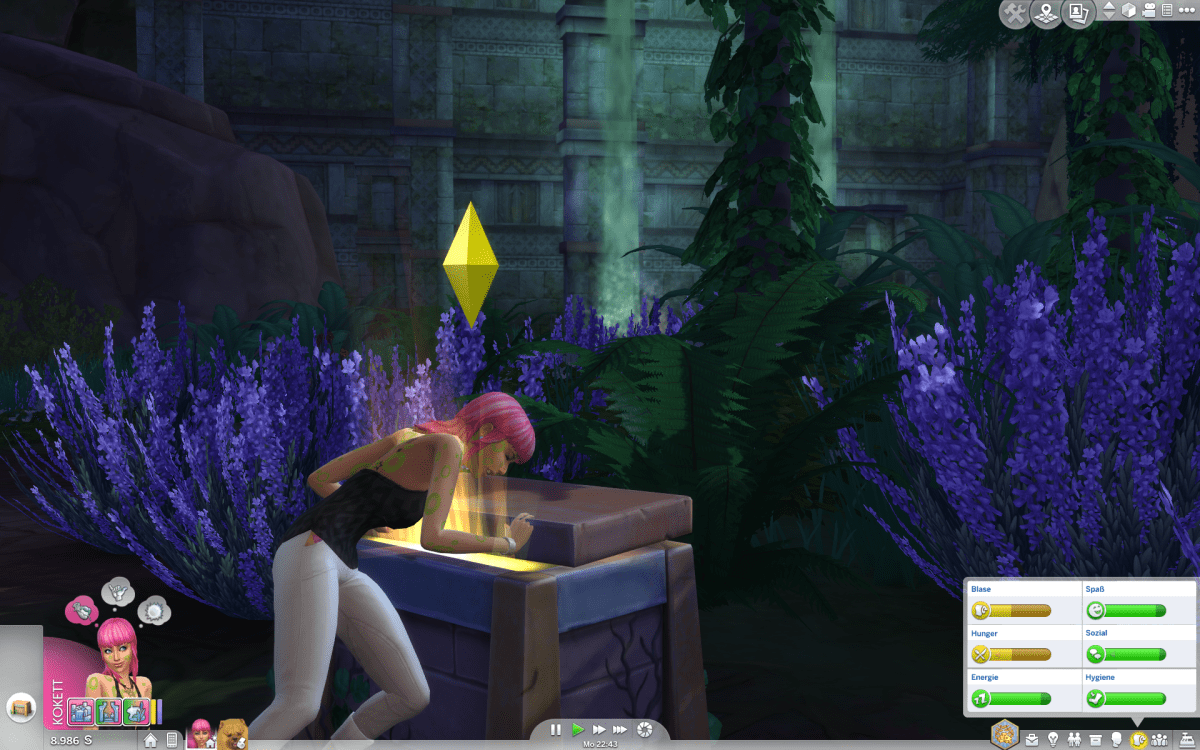Switch to fast-forward speed
Viewport: 1200px width, 750px height.
(599, 730)
